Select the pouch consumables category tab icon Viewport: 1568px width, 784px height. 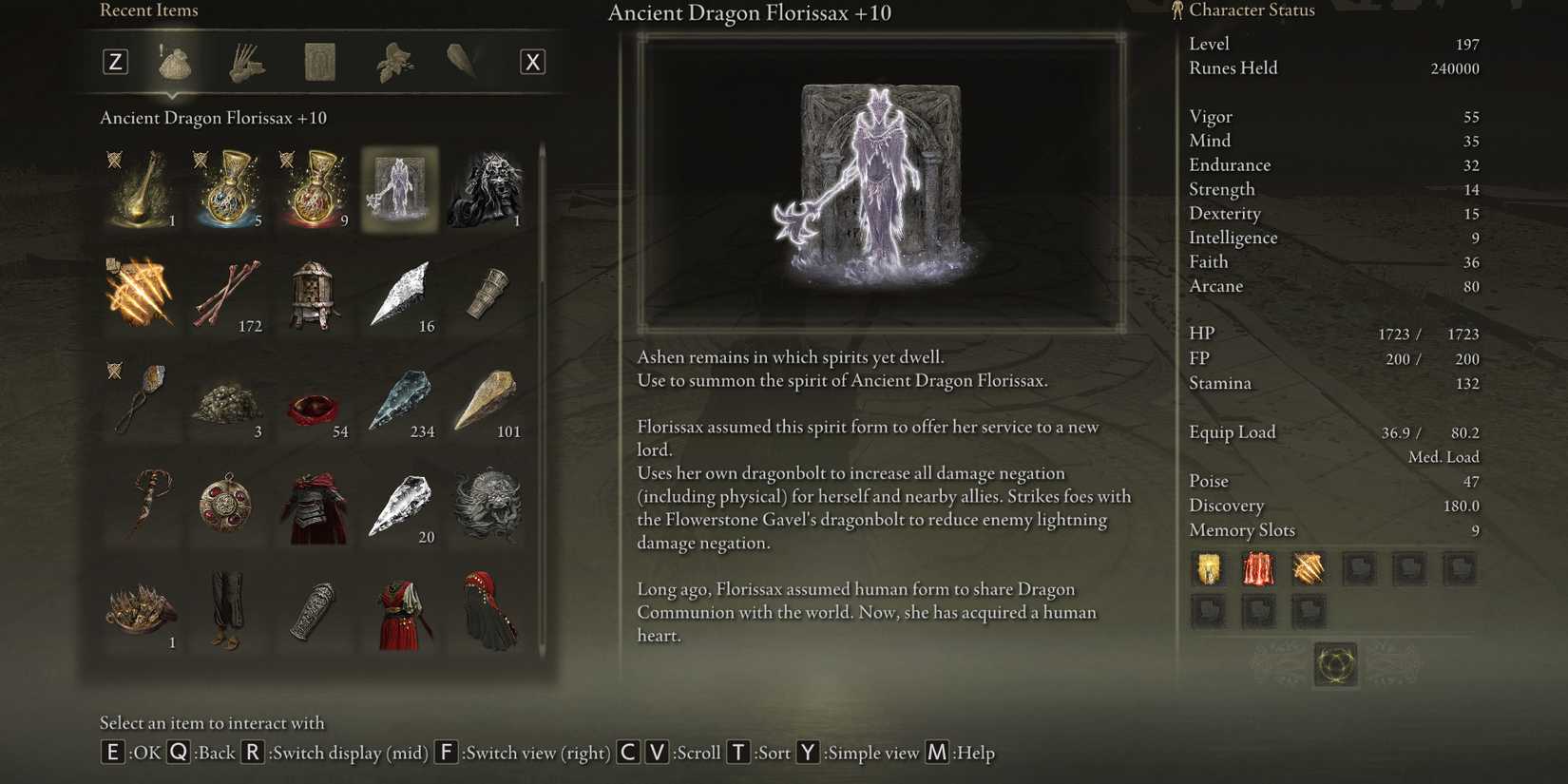(175, 62)
